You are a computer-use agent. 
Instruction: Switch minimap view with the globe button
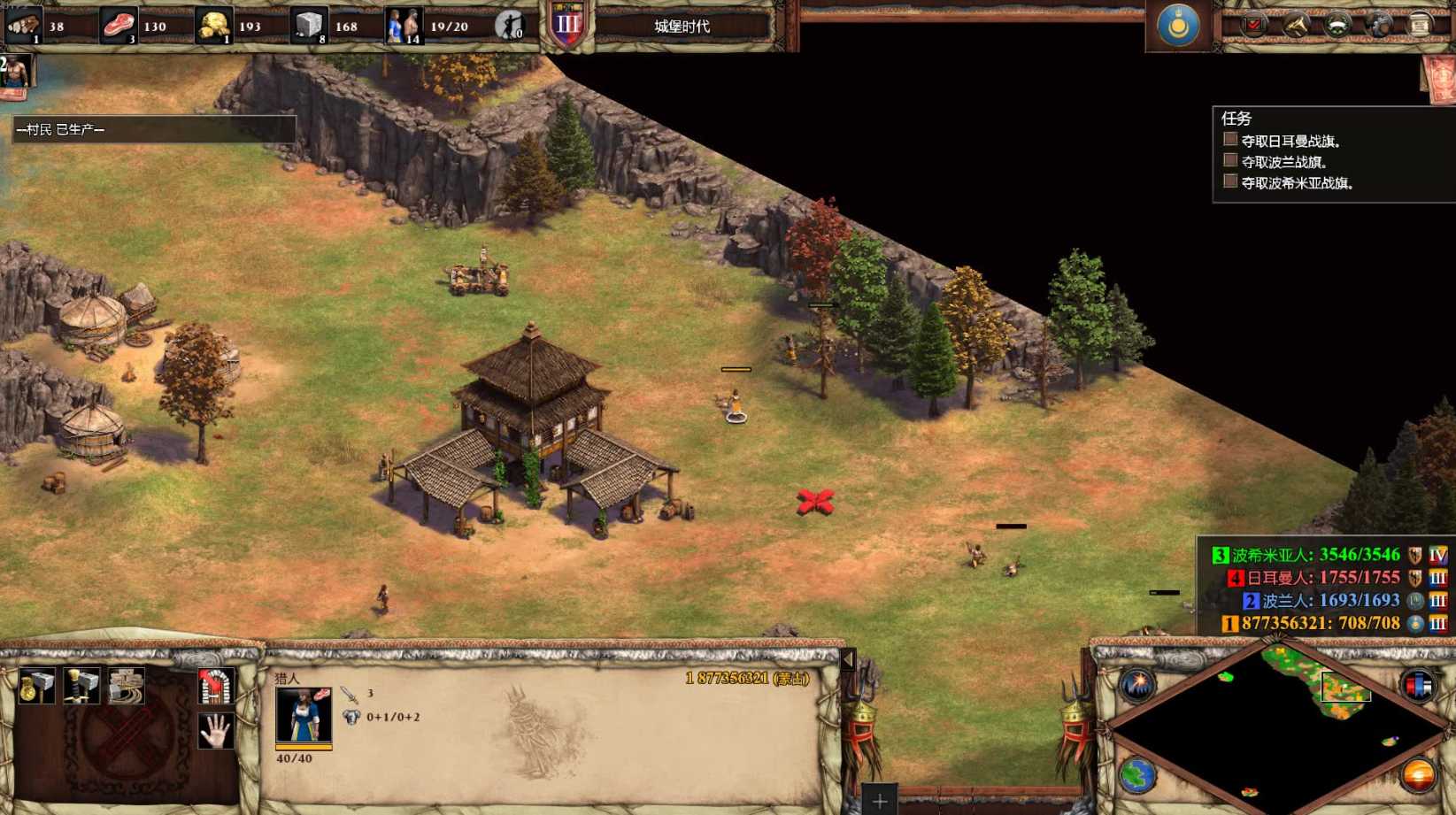coord(1137,776)
